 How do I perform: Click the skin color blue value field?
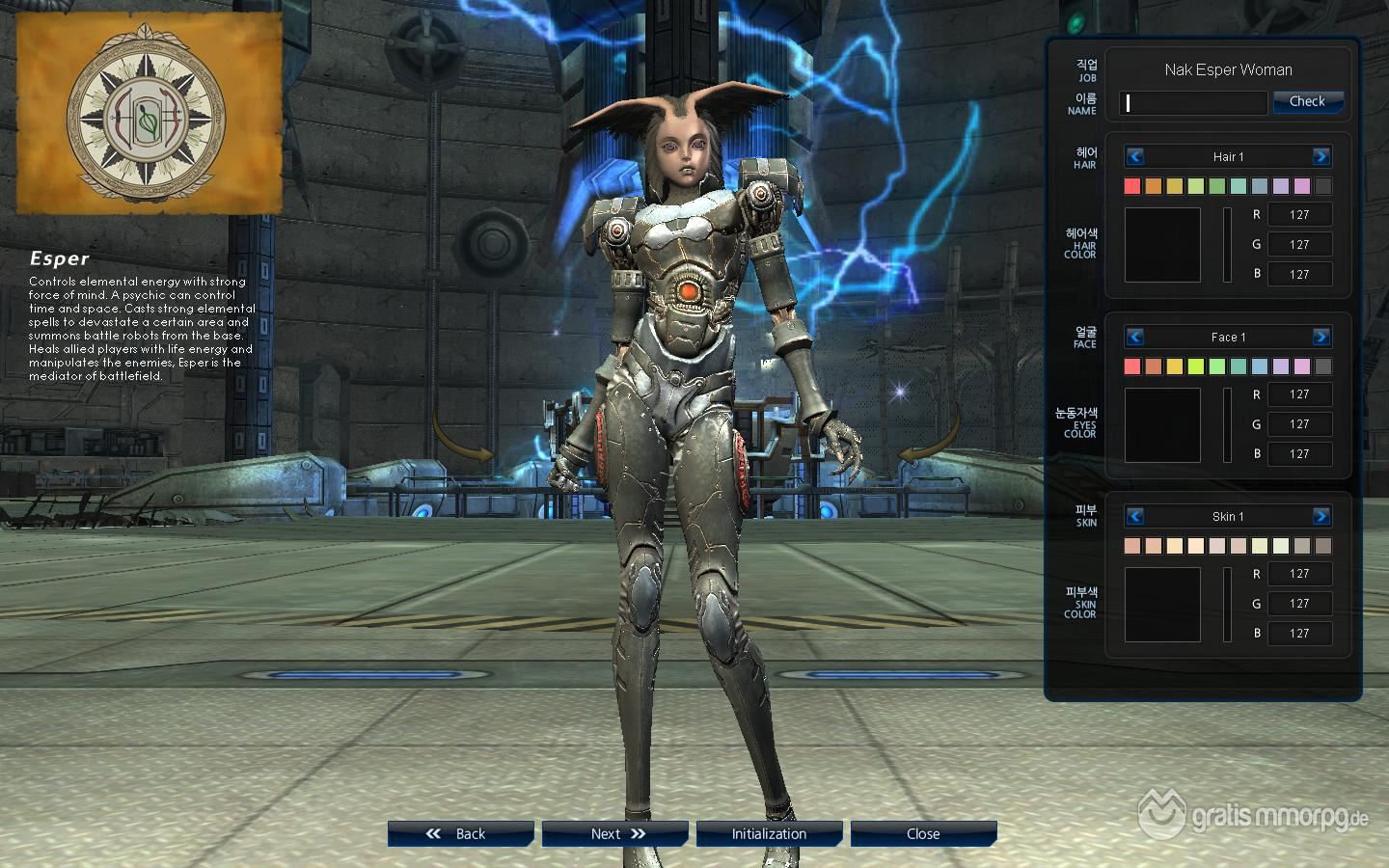[x=1299, y=634]
